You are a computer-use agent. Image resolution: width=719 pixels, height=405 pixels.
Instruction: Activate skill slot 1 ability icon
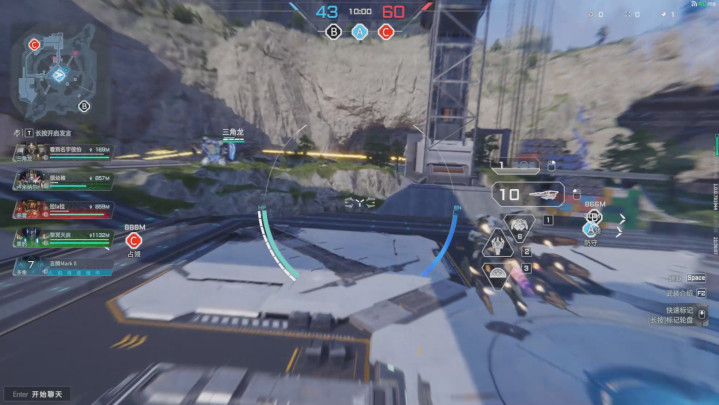[518, 224]
